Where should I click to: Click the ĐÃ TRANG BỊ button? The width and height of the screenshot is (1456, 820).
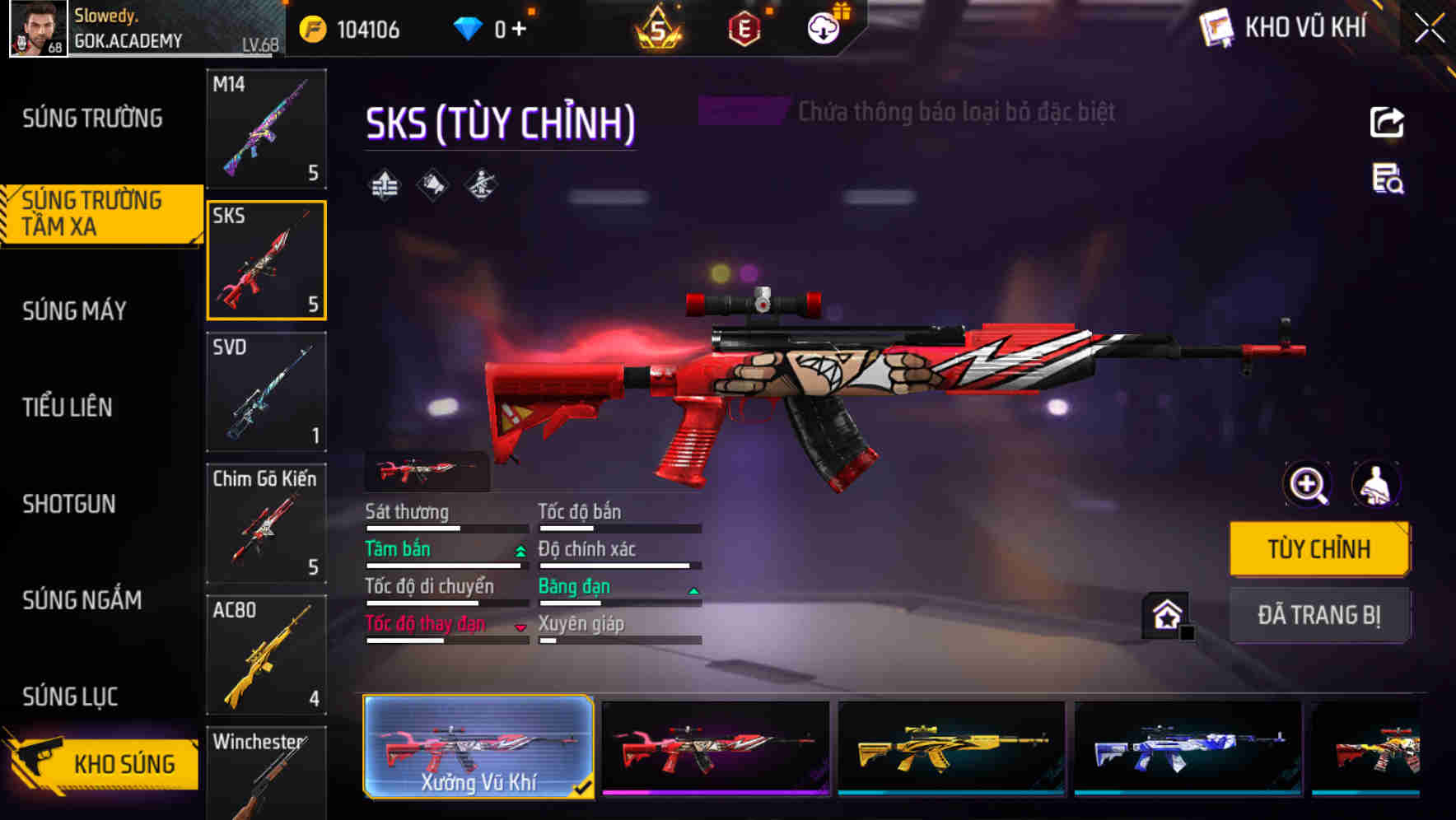[1318, 615]
